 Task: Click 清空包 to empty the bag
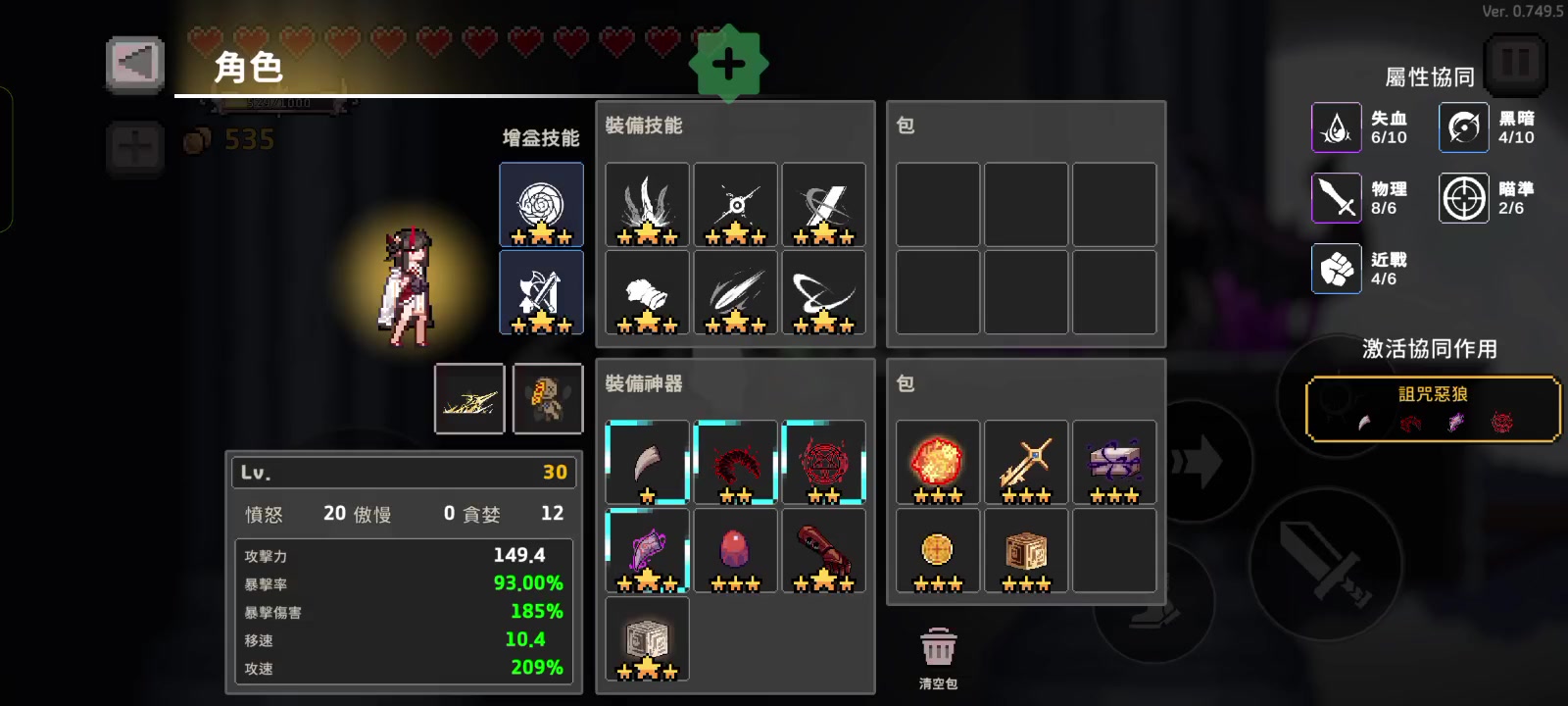tap(938, 647)
